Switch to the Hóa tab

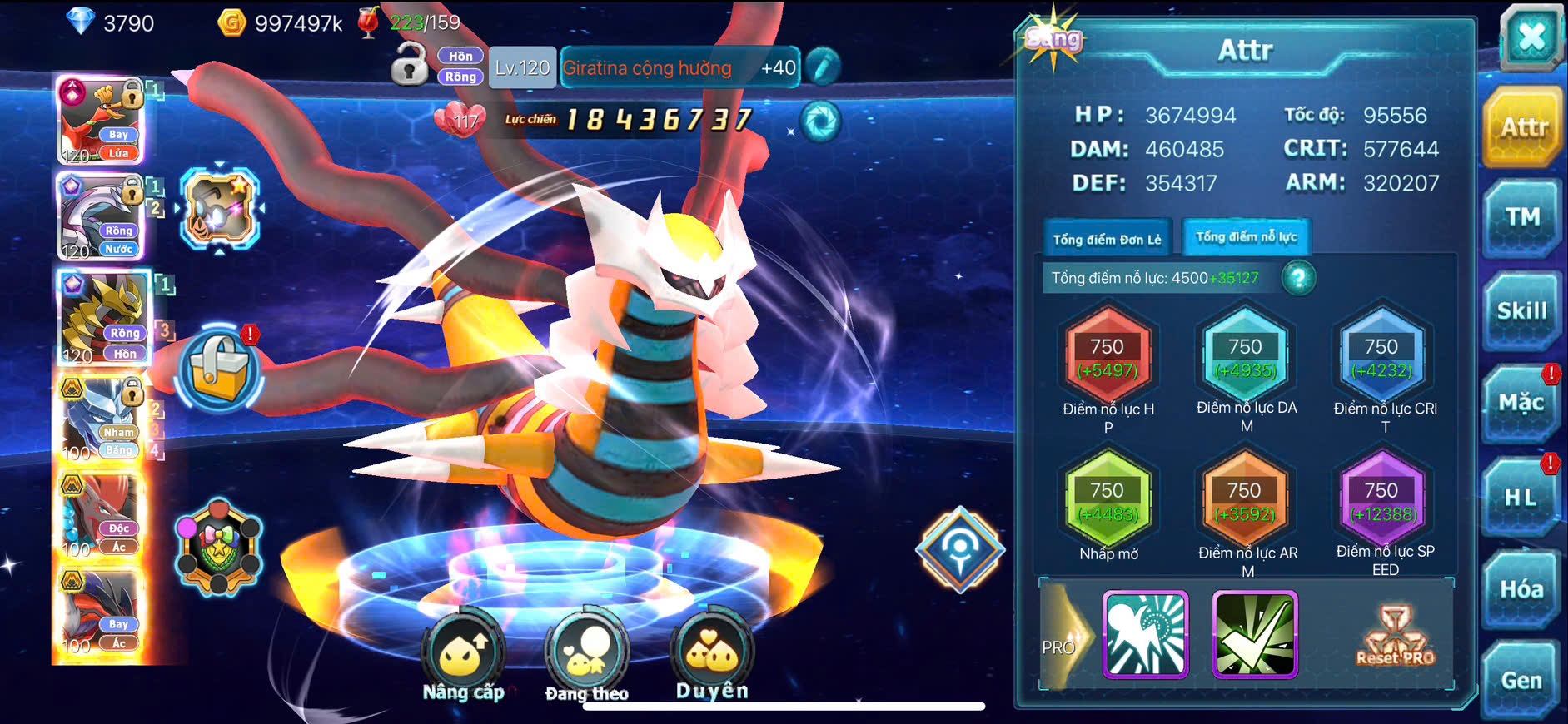pyautogui.click(x=1521, y=589)
